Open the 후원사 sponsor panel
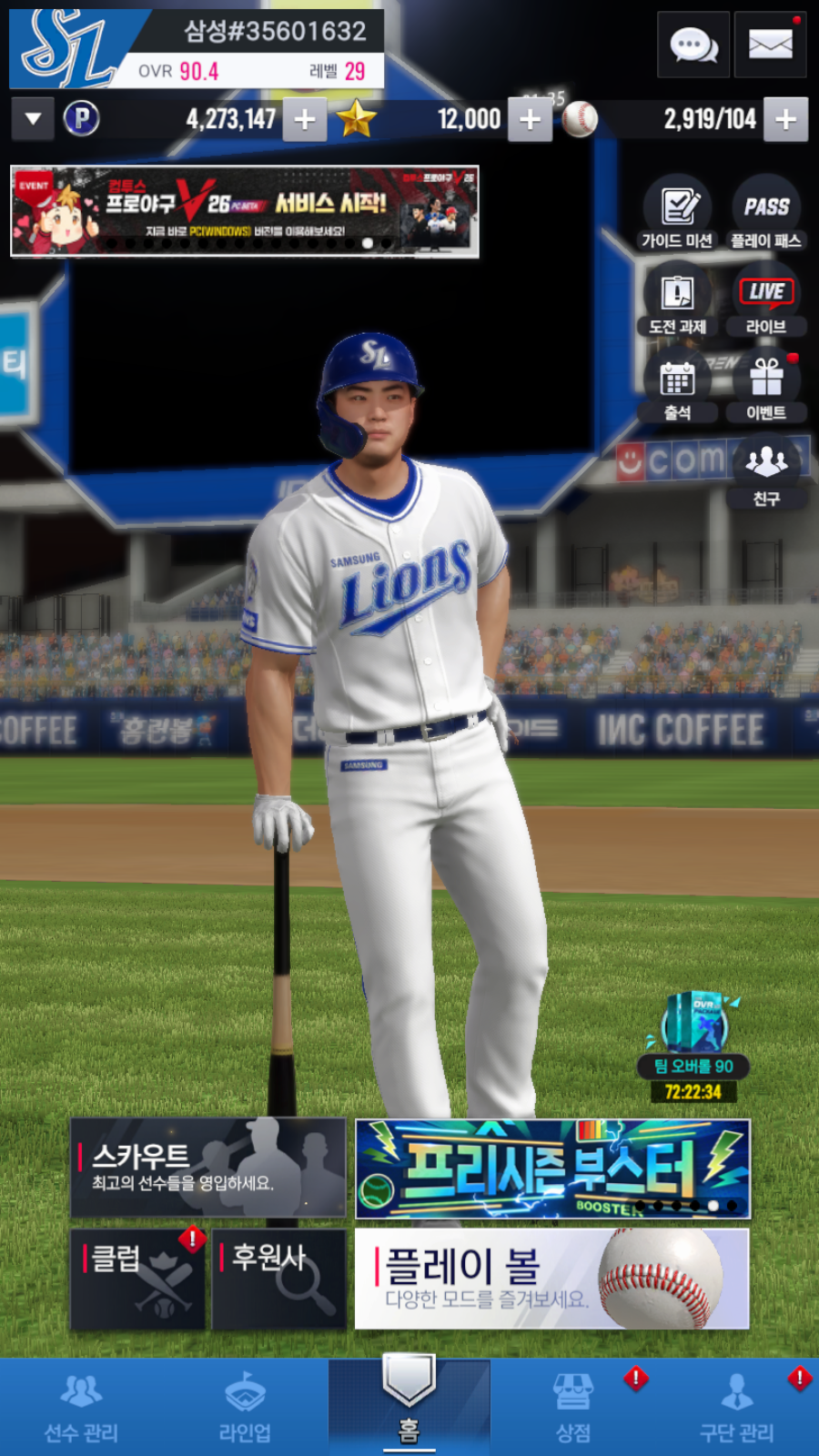819x1456 pixels. point(278,1279)
